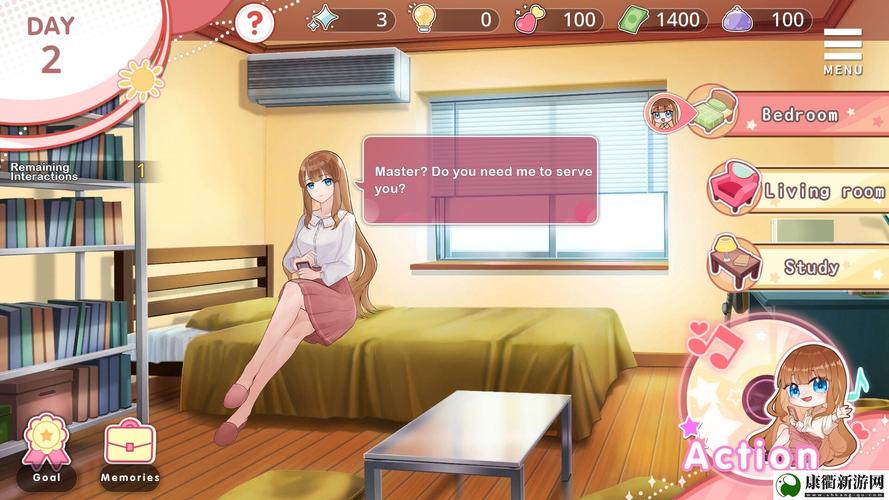Select the Study location
Viewport: 889px width, 500px height.
click(800, 266)
